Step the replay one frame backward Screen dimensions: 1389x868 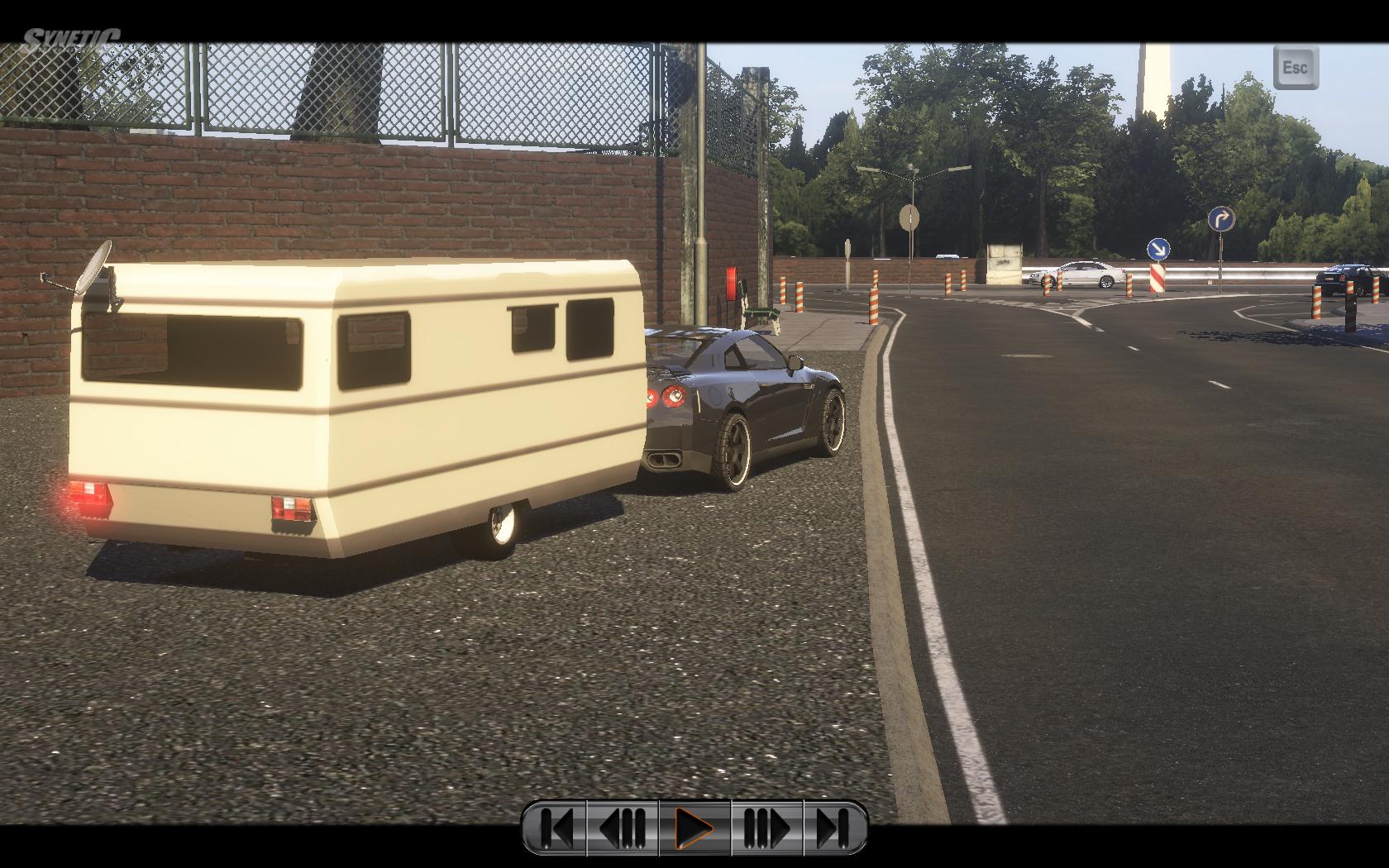[623, 827]
